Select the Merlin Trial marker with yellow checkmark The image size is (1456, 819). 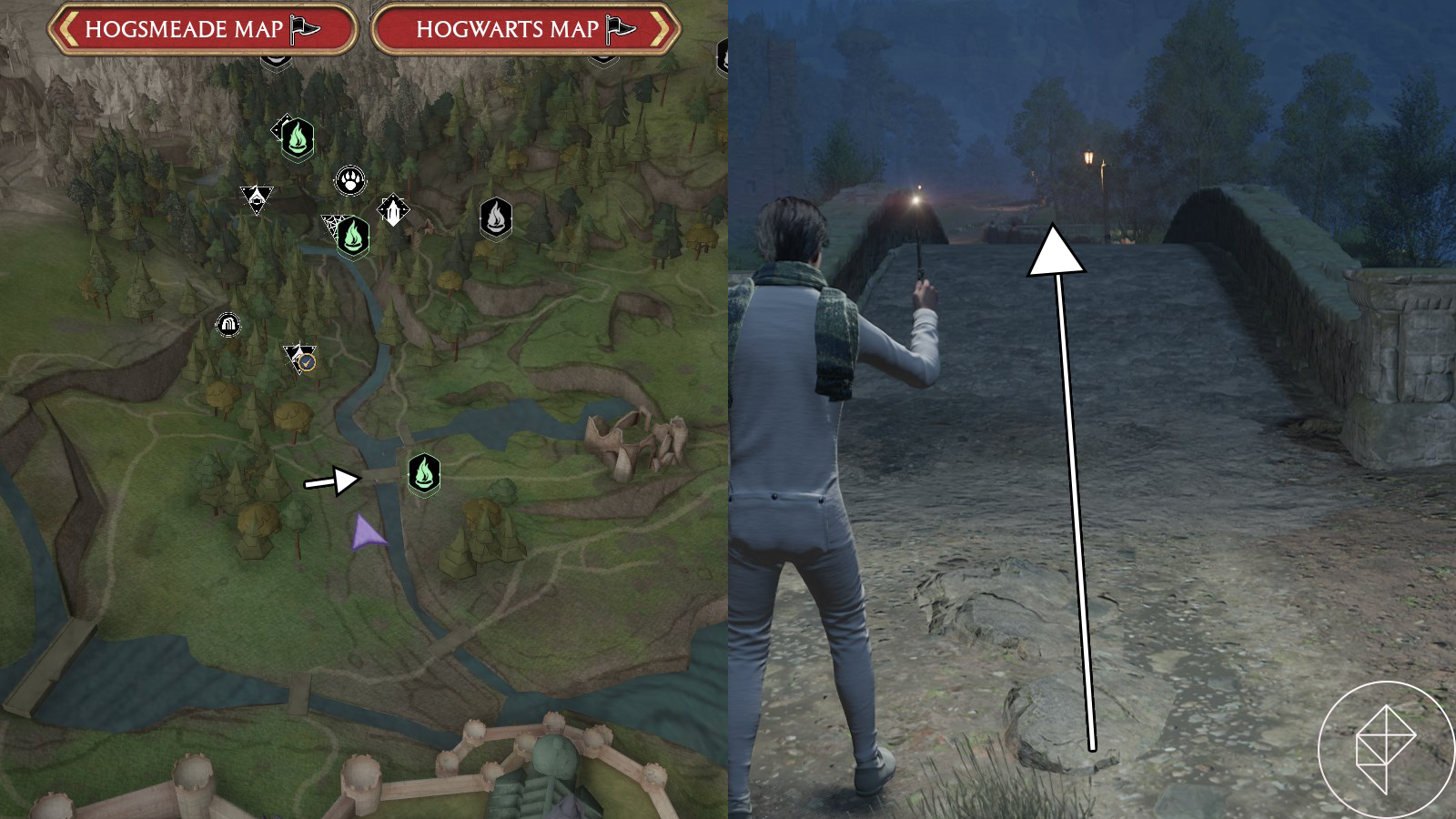point(298,357)
